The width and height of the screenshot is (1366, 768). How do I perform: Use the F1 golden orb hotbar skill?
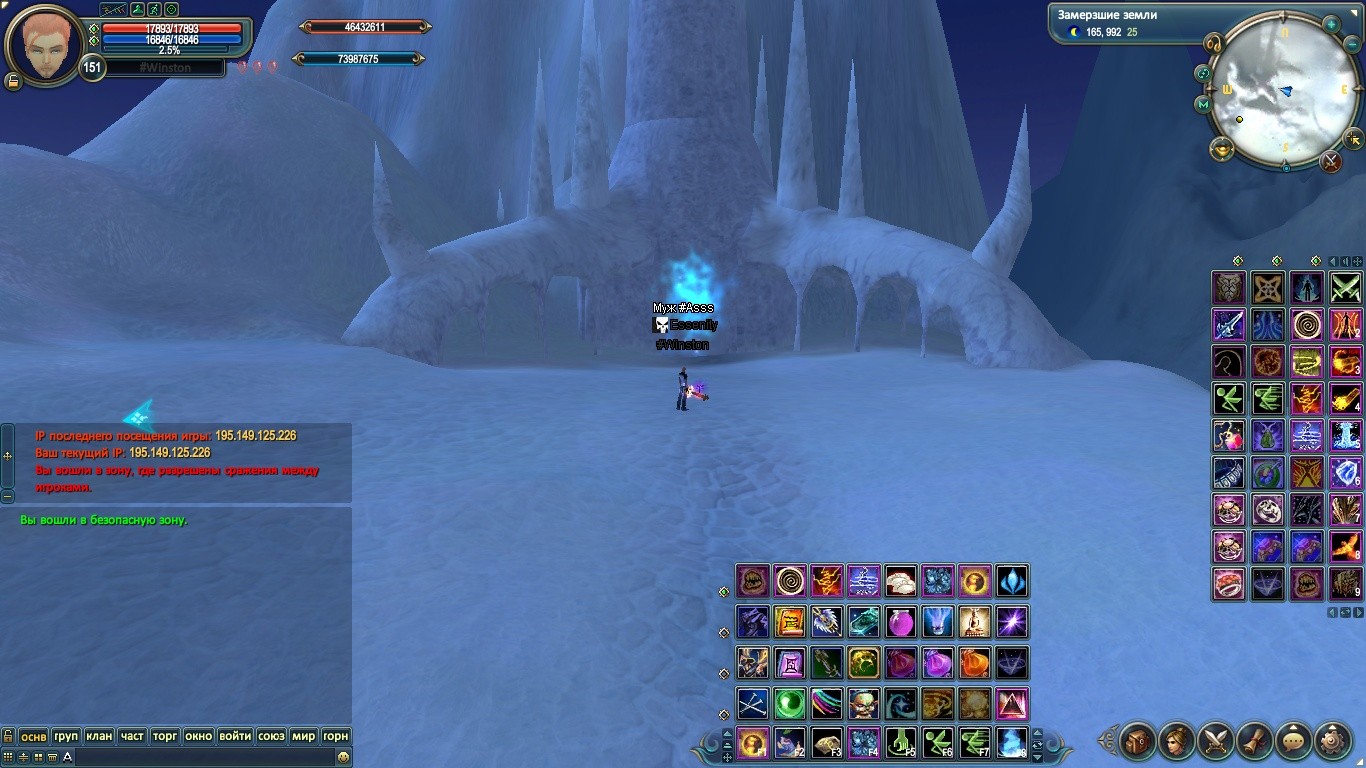point(752,742)
